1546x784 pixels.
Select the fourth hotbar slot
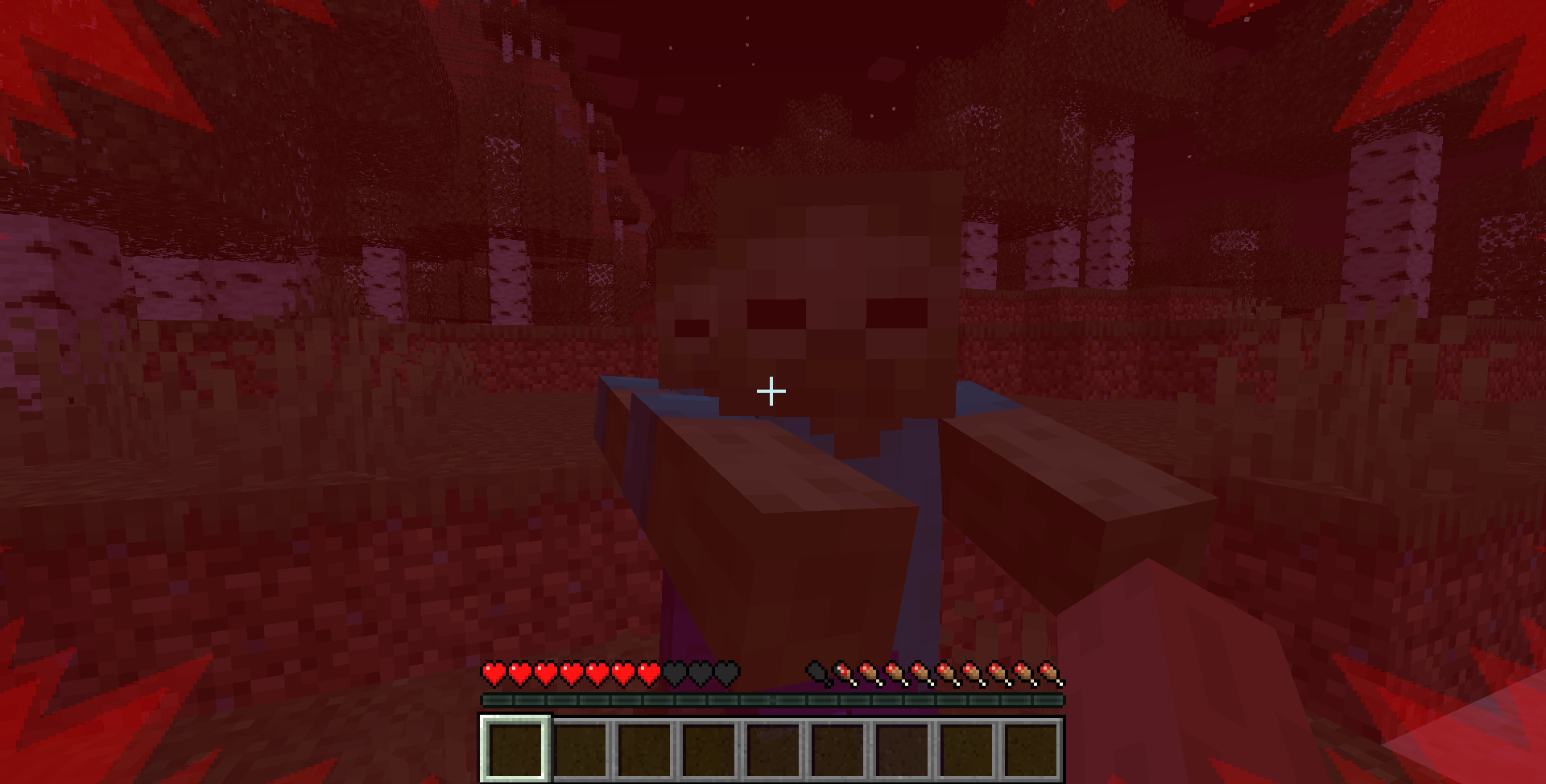click(709, 749)
